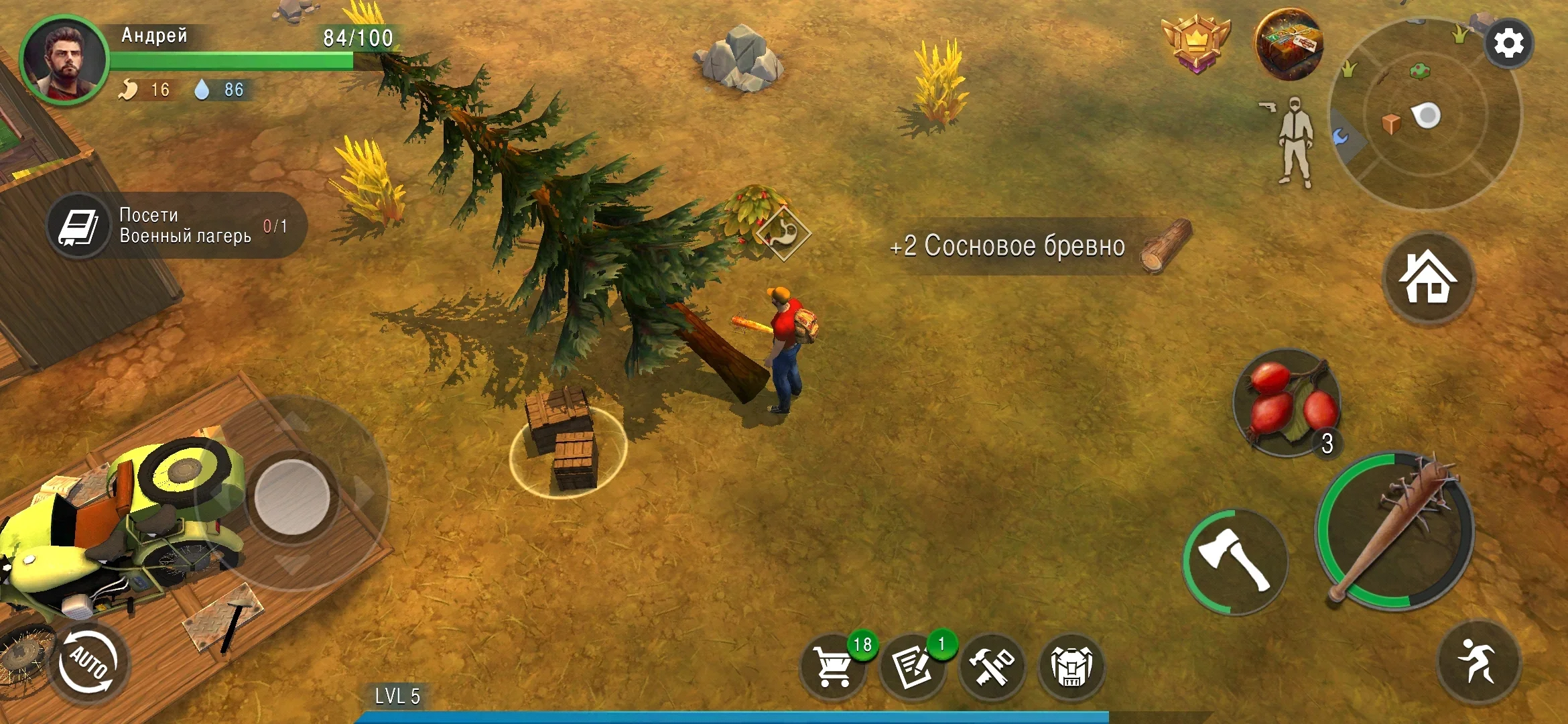Open the visit Military Camp quest tracker

pos(177,226)
